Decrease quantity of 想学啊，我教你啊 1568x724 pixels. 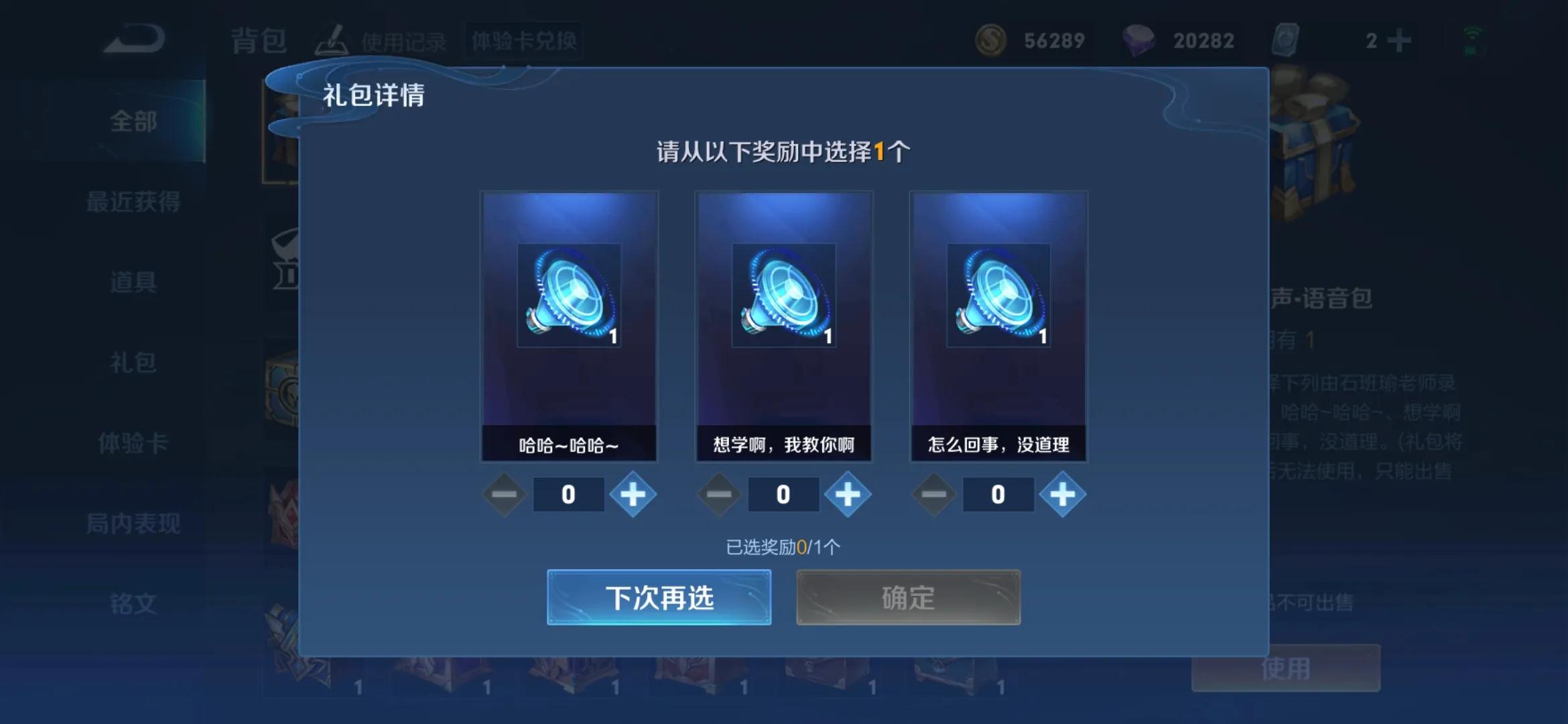tap(718, 493)
